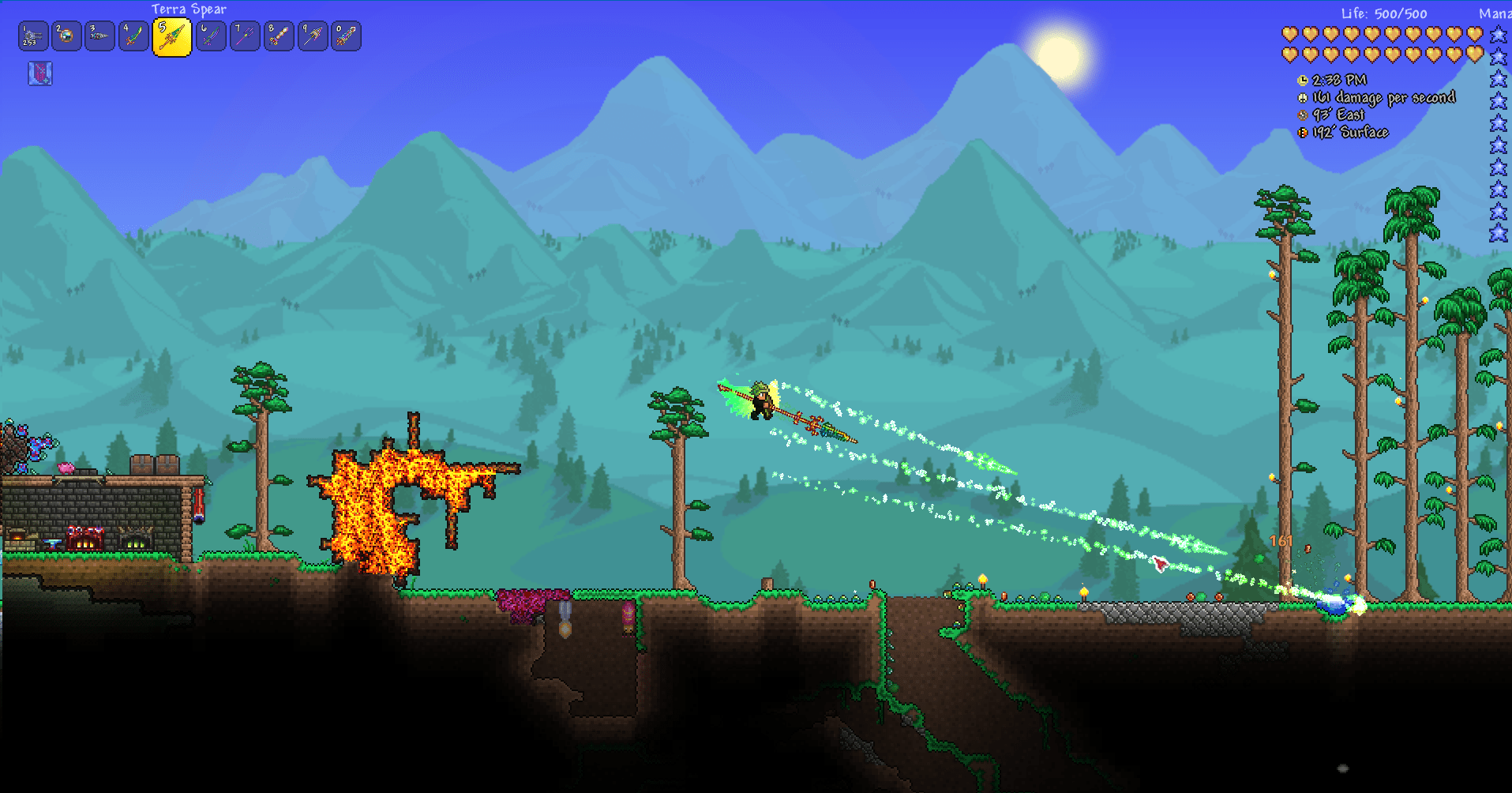Select the purple blade in hotbar slot 6

pyautogui.click(x=211, y=36)
